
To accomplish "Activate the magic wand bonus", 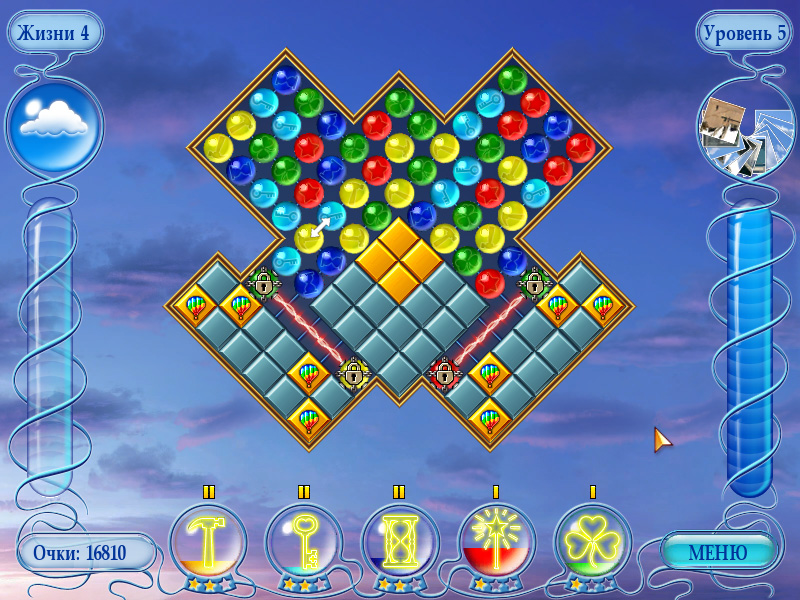I will (496, 543).
